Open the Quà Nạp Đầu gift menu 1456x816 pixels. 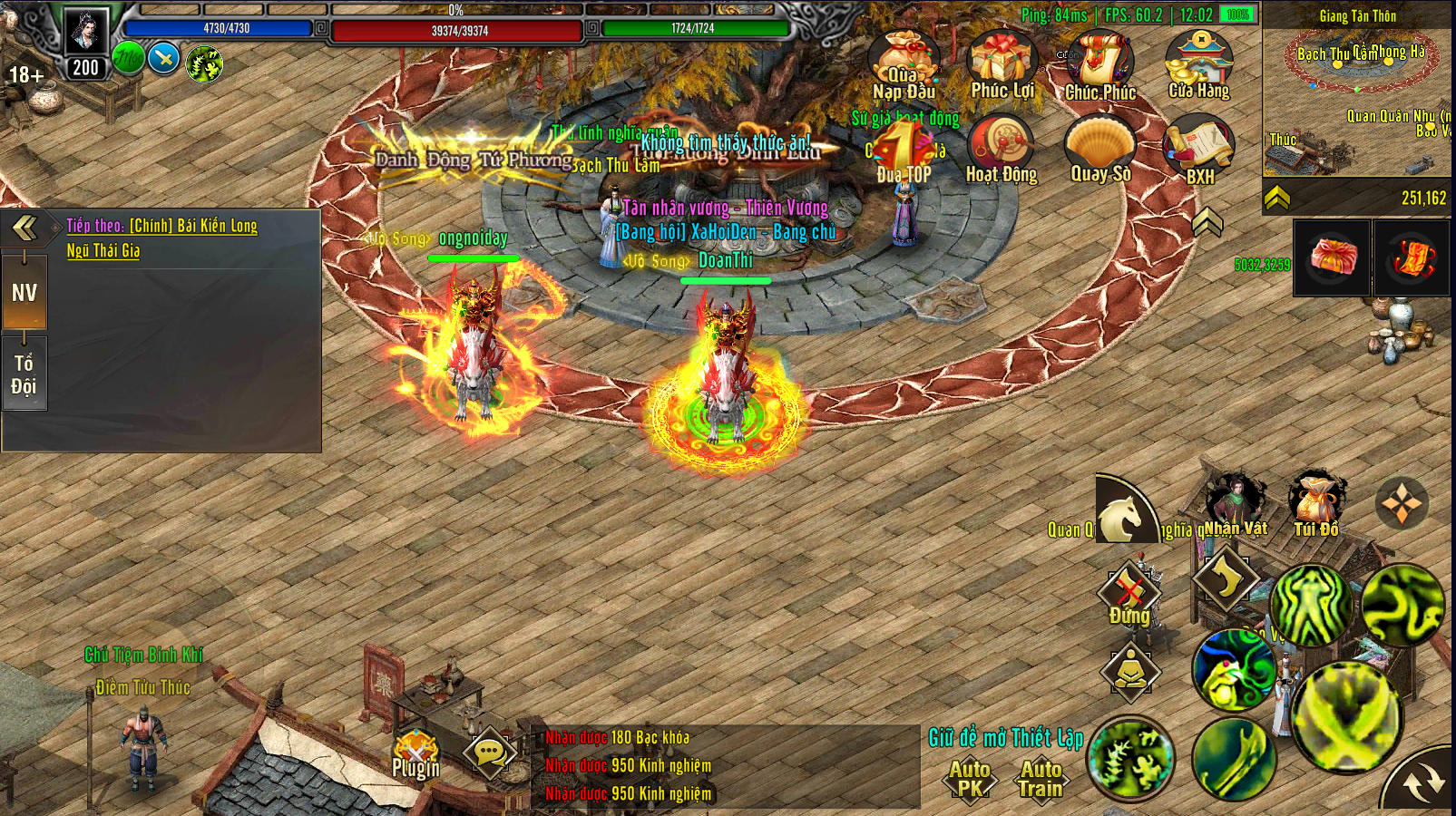(903, 65)
